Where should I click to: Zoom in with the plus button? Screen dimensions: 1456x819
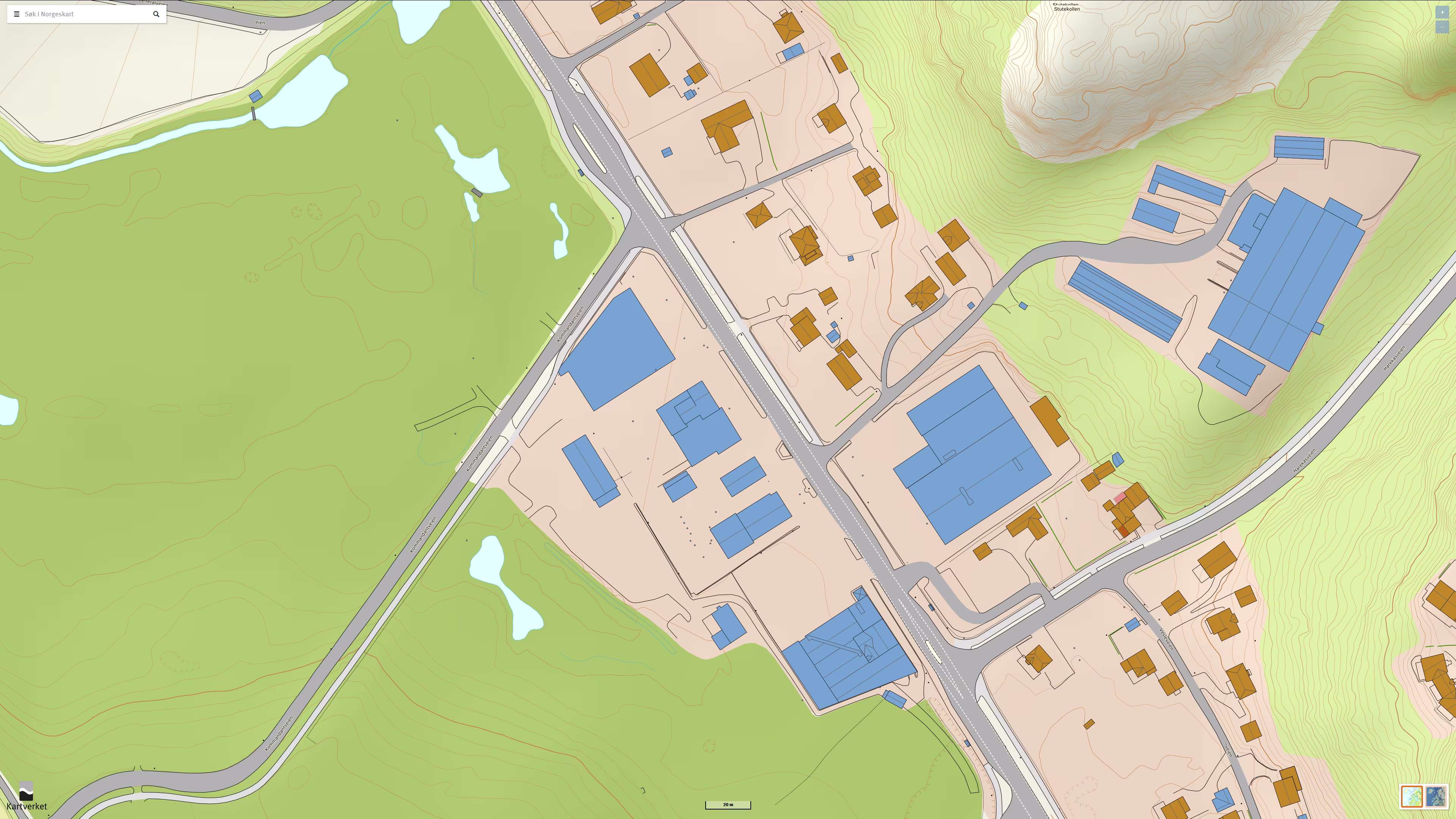tap(1442, 13)
